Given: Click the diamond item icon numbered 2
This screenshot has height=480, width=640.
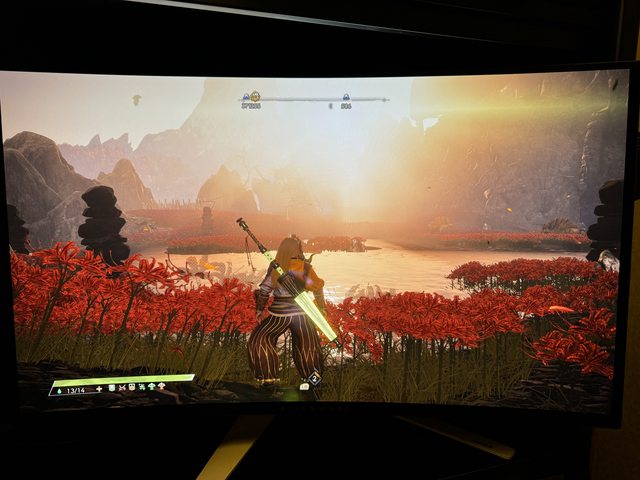Looking at the screenshot, I should (x=314, y=378).
